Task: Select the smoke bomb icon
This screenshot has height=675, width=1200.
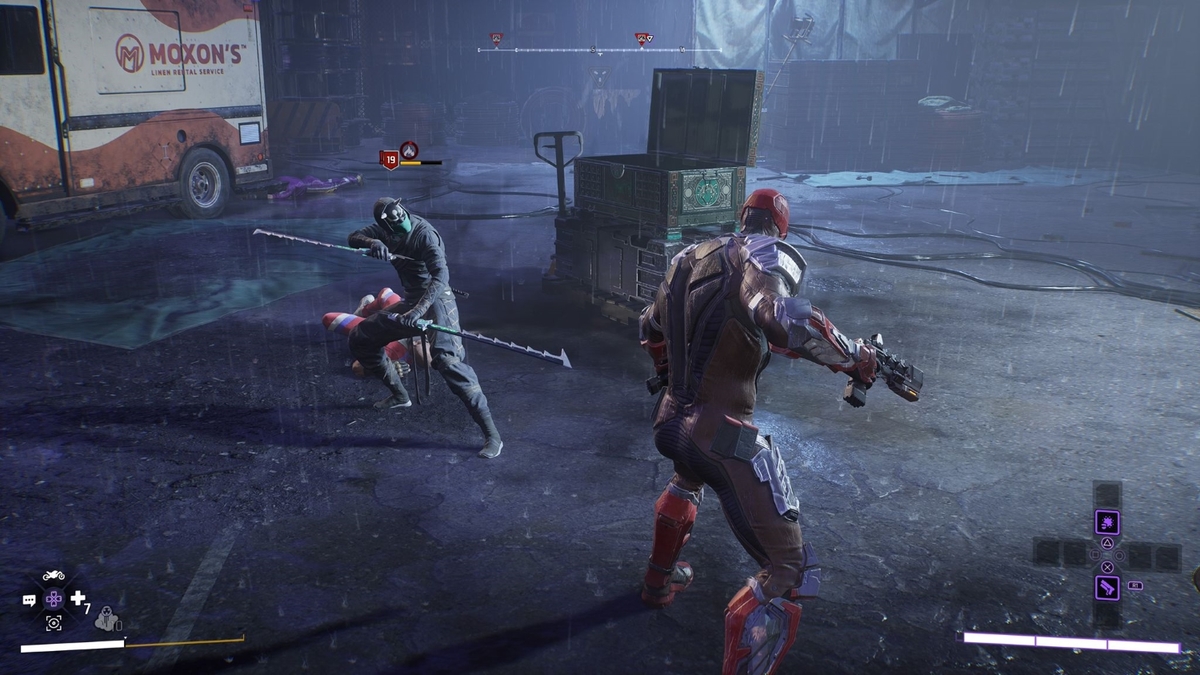Action: pyautogui.click(x=107, y=620)
